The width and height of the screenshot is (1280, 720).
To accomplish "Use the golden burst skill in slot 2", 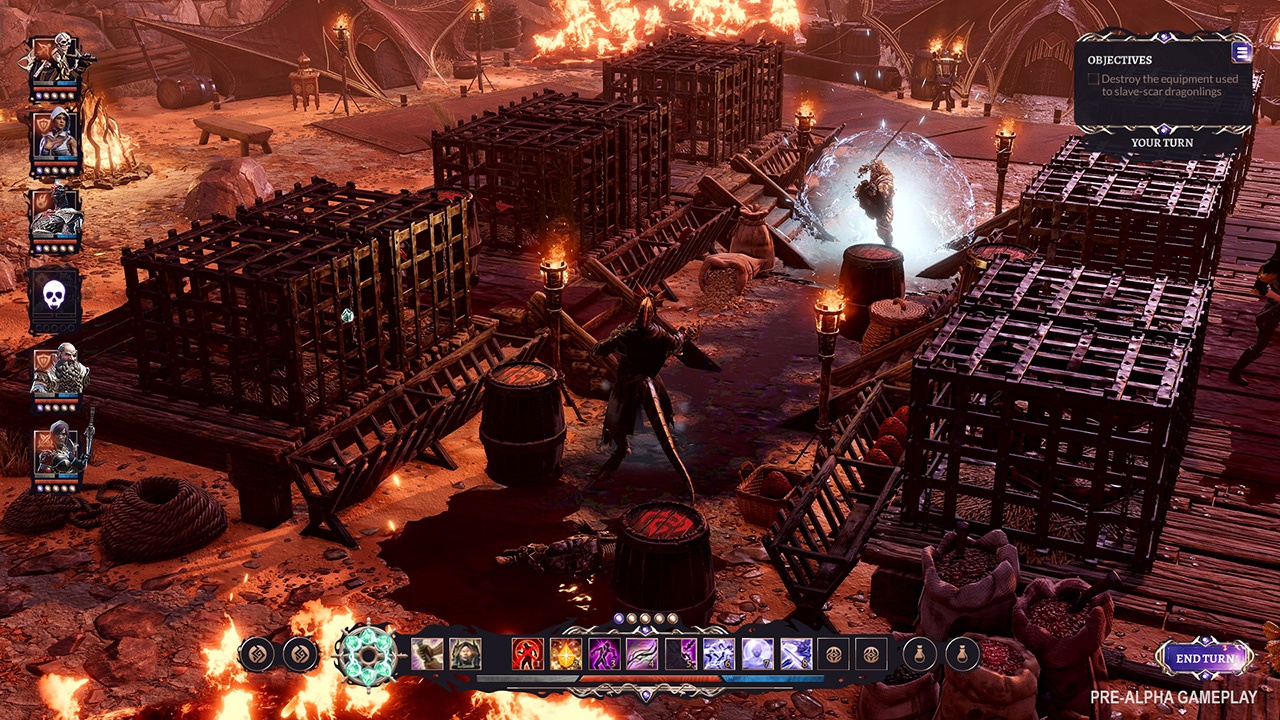I will pyautogui.click(x=566, y=654).
